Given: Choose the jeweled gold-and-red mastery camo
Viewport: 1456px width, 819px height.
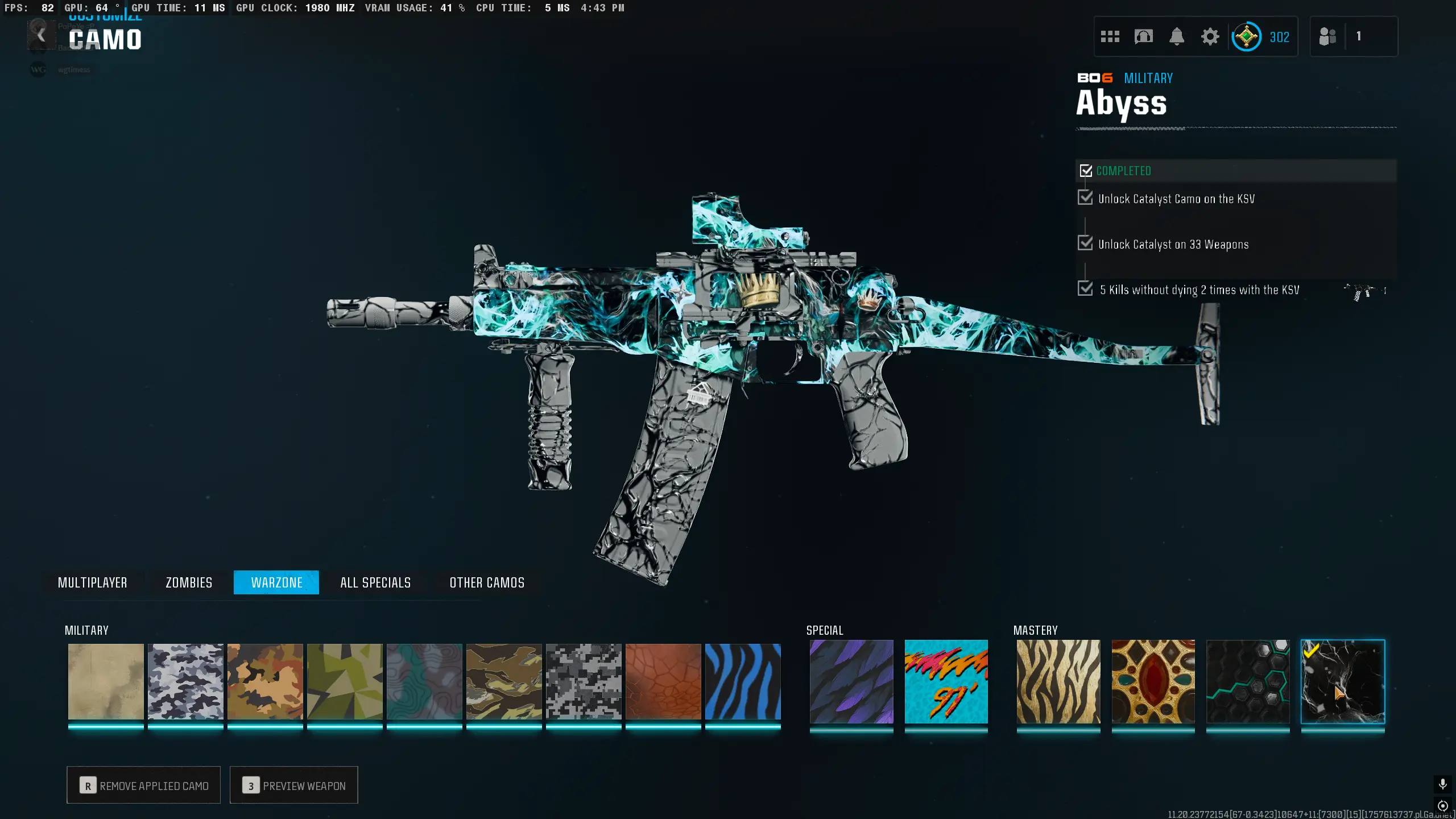Looking at the screenshot, I should [x=1153, y=681].
